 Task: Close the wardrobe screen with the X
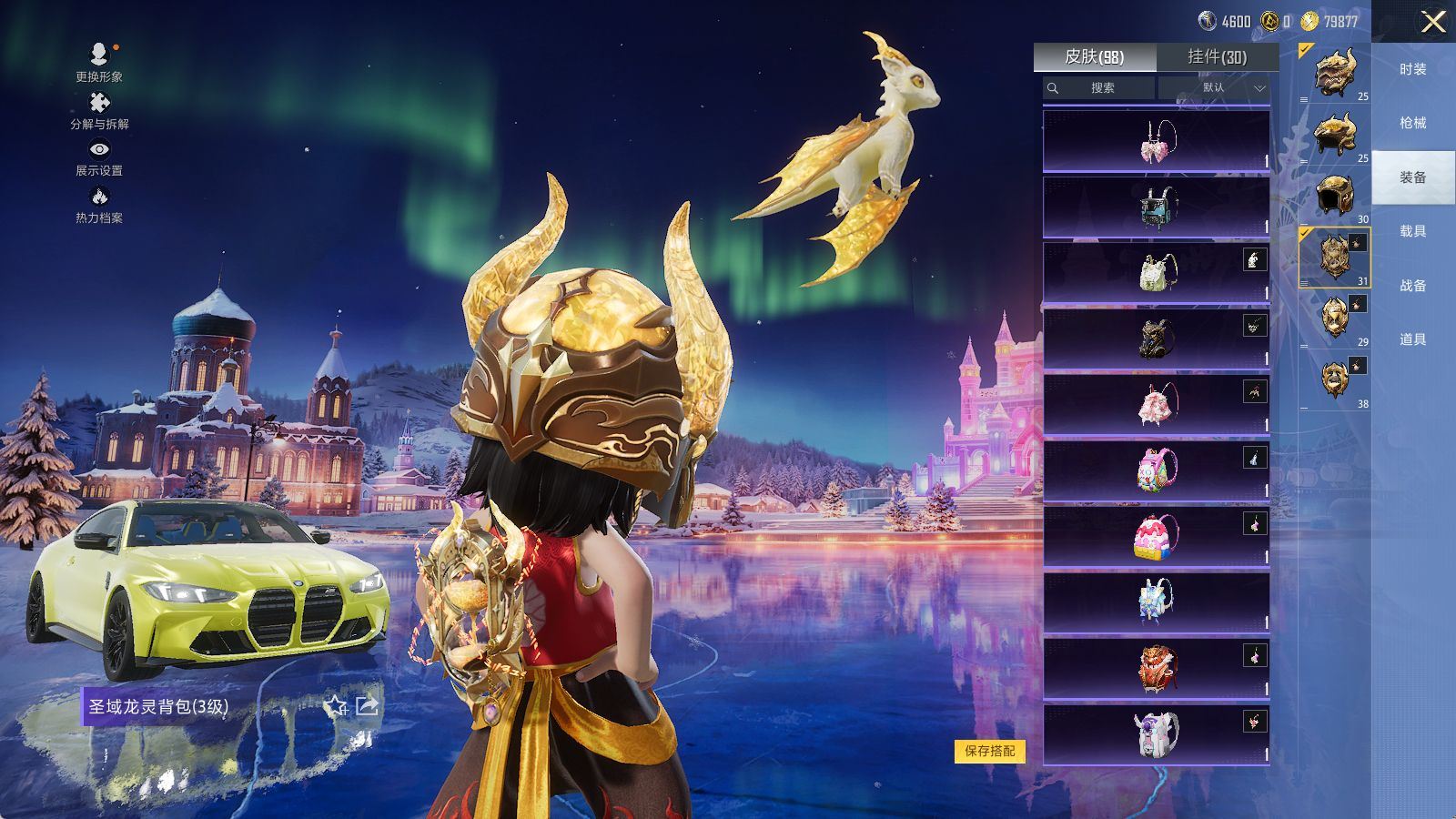(x=1433, y=22)
